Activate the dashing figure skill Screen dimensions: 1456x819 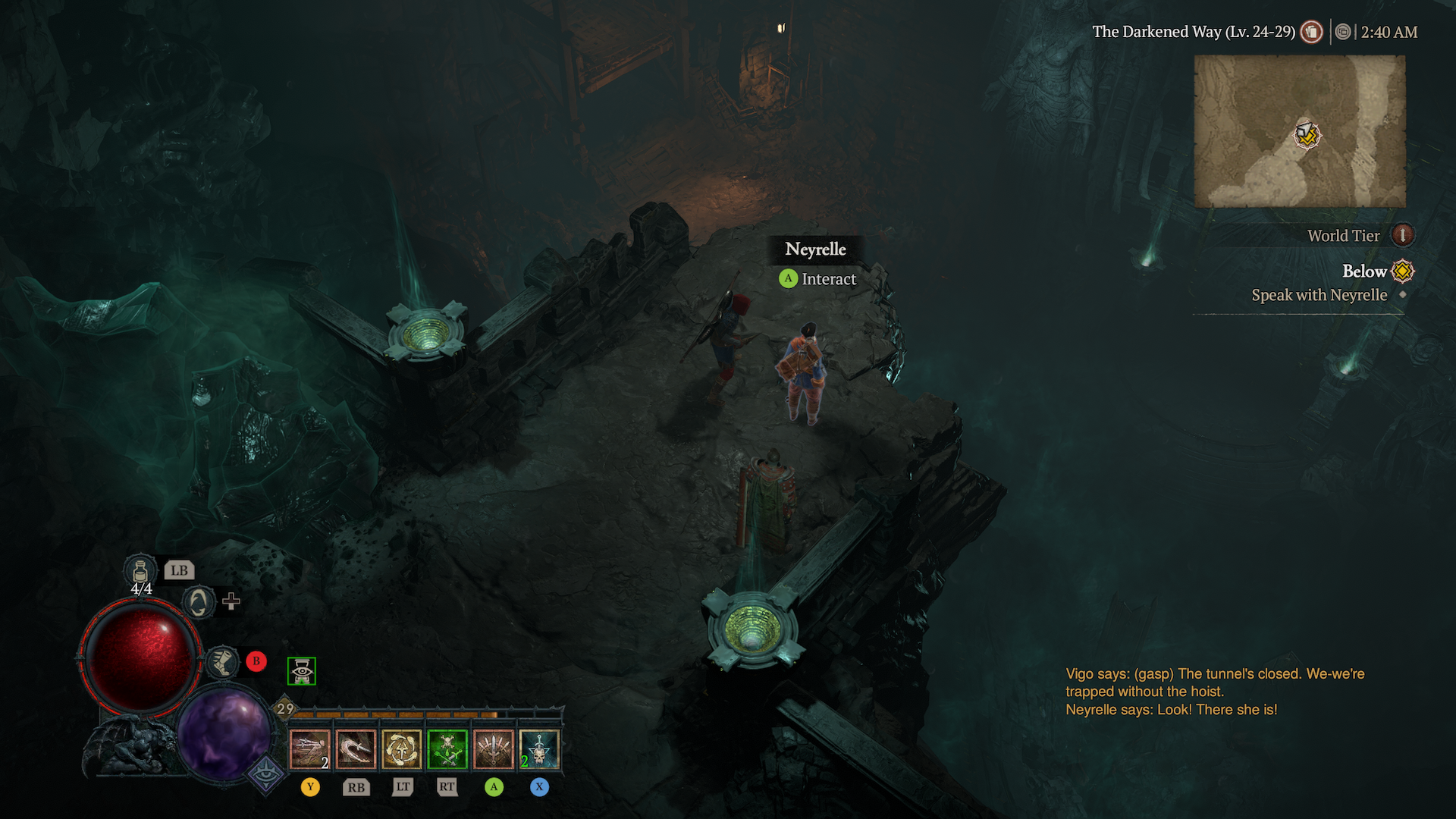click(310, 749)
